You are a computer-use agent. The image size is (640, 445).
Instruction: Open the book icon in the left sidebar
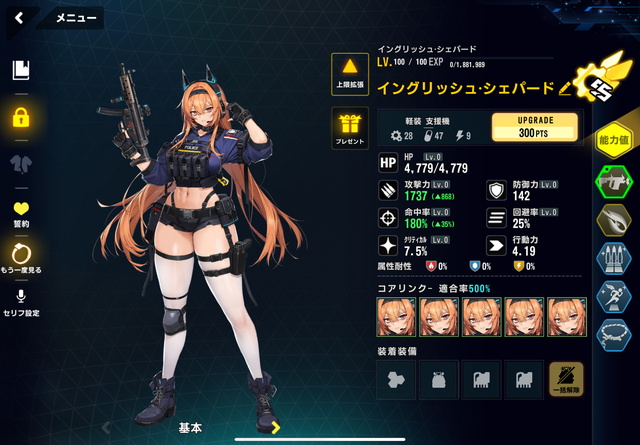point(21,70)
